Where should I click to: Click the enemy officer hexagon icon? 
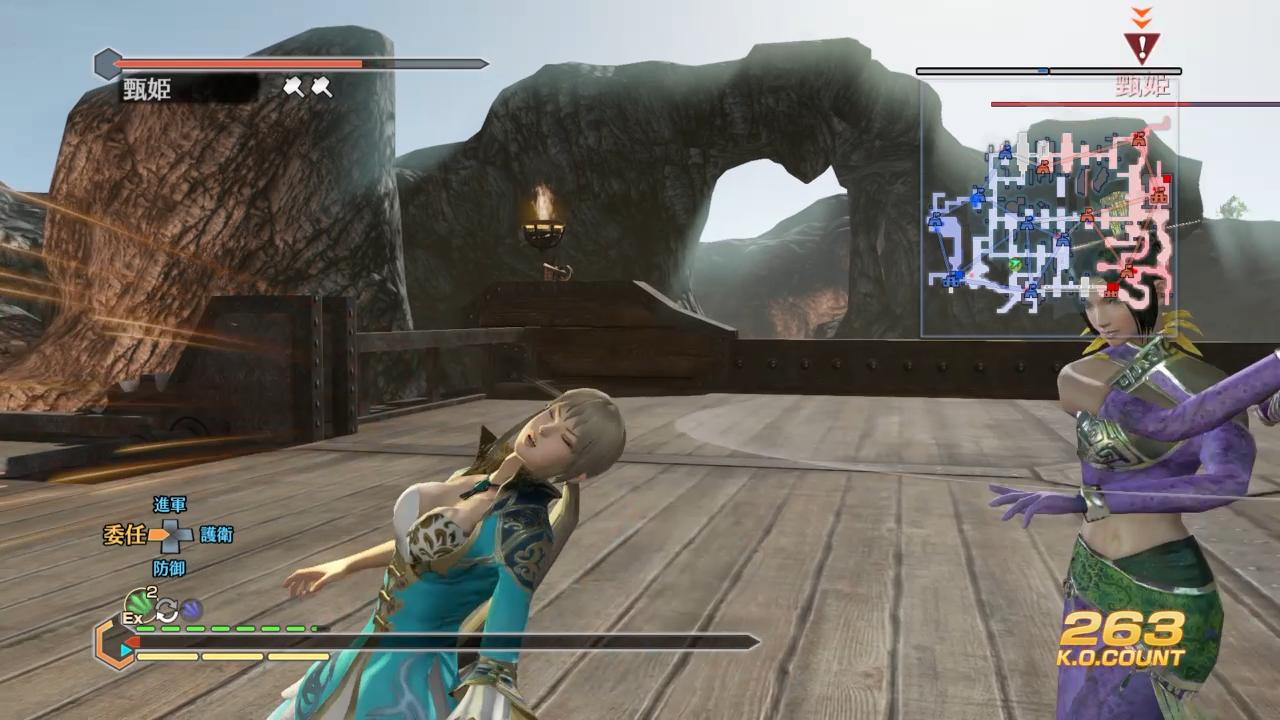[107, 65]
